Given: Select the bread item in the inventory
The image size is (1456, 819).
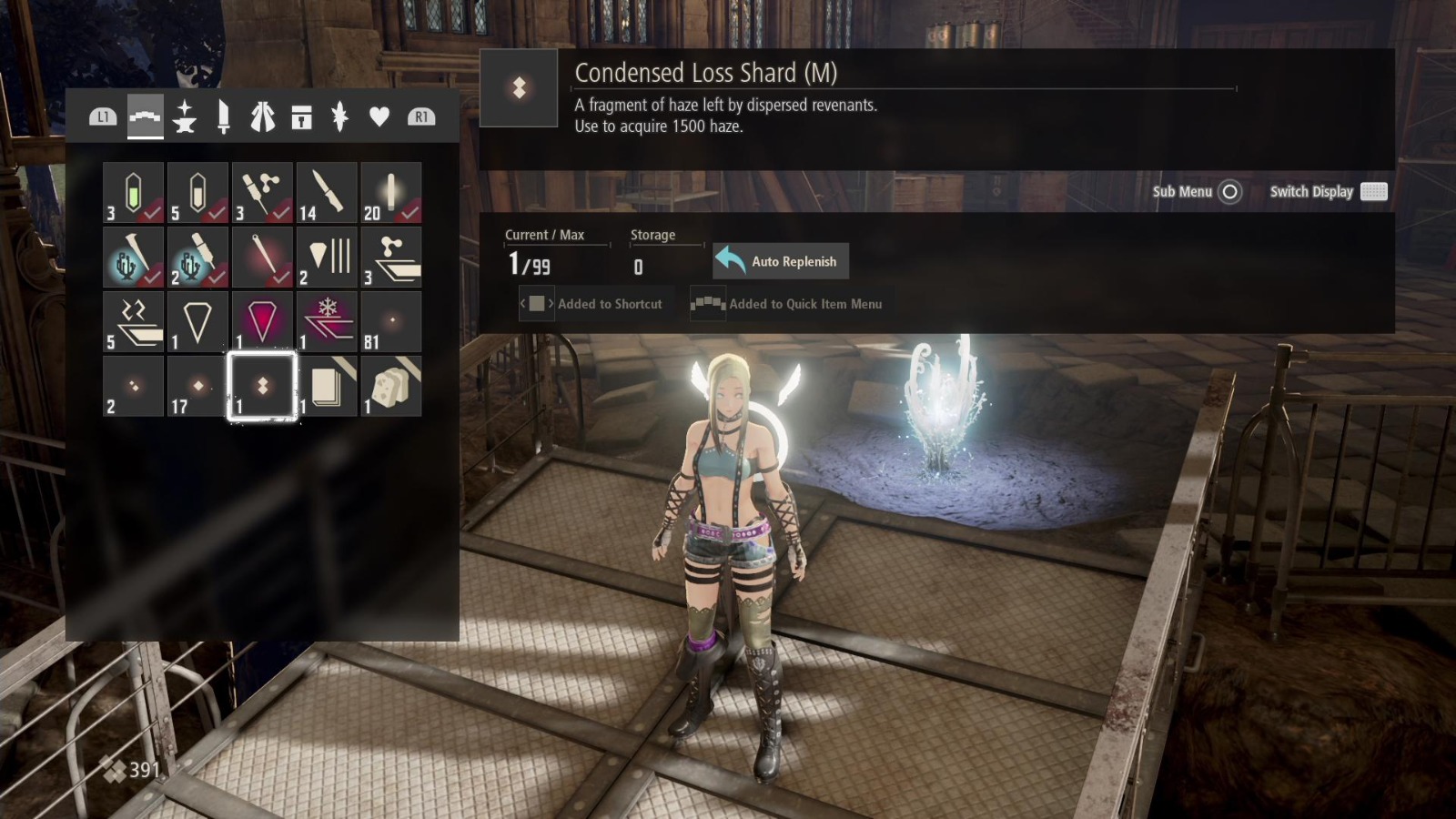Looking at the screenshot, I should 391,386.
